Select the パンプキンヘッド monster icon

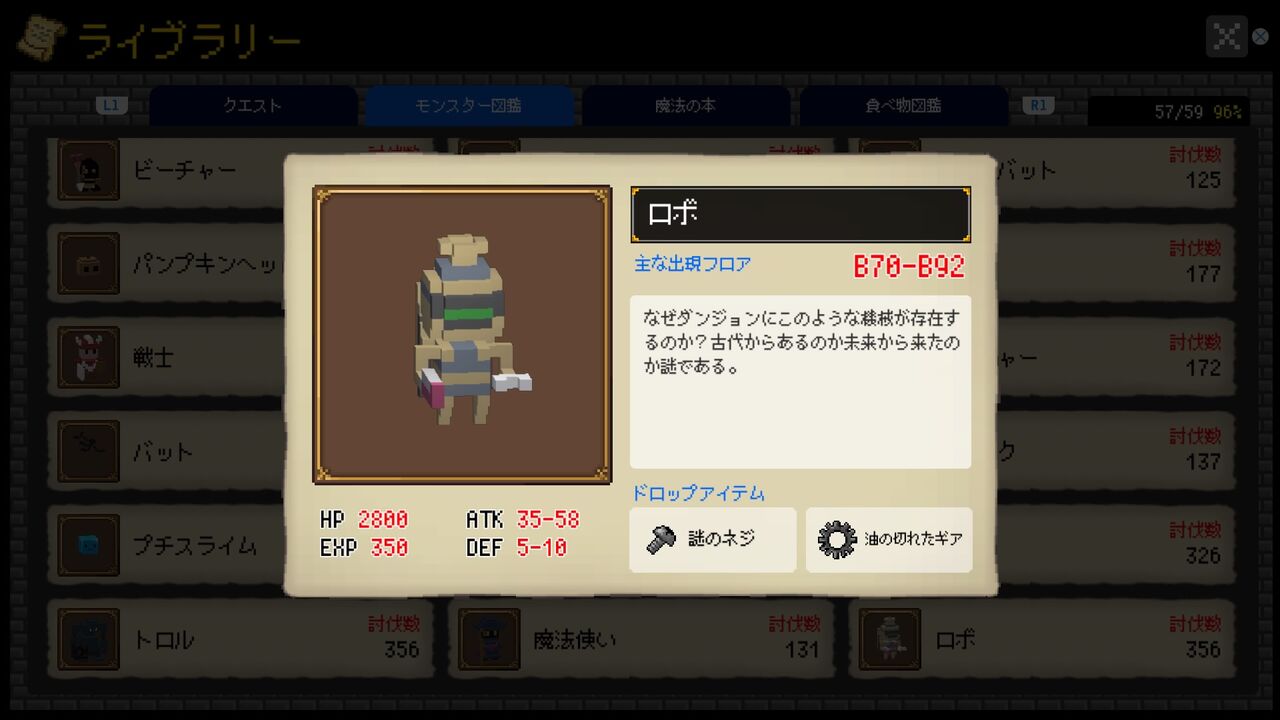88,264
